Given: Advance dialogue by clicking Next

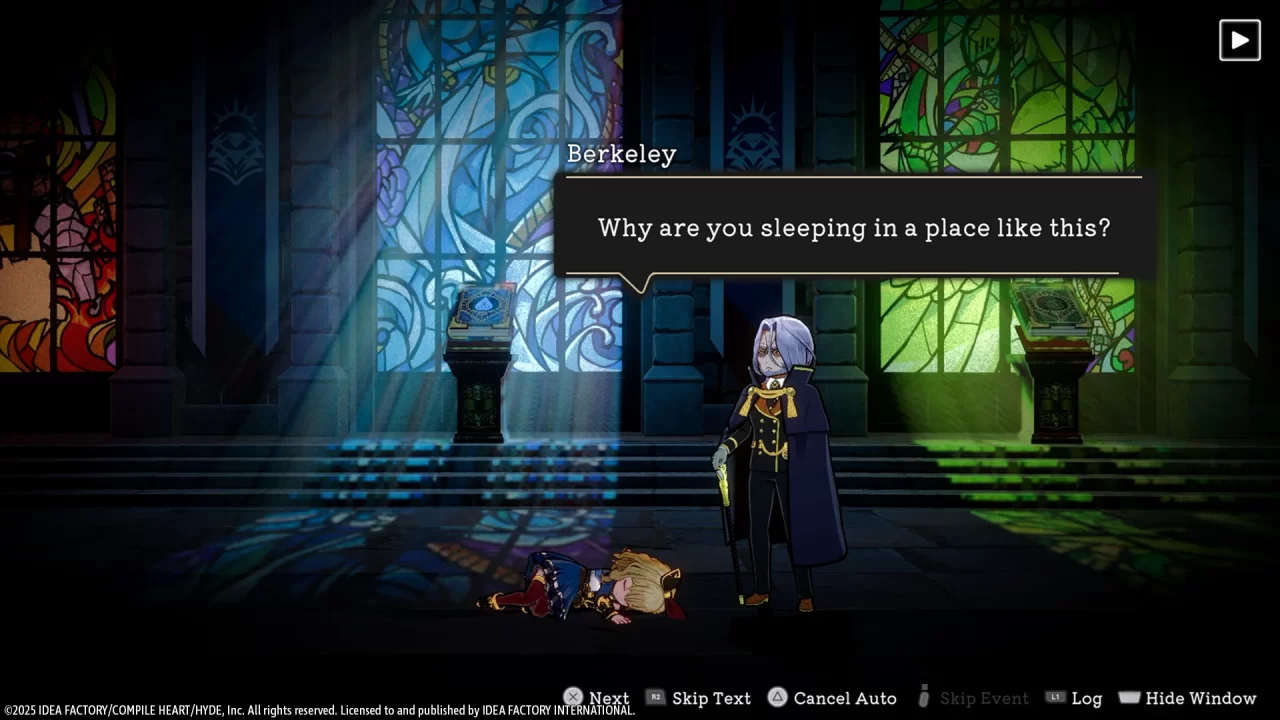Looking at the screenshot, I should [x=608, y=698].
